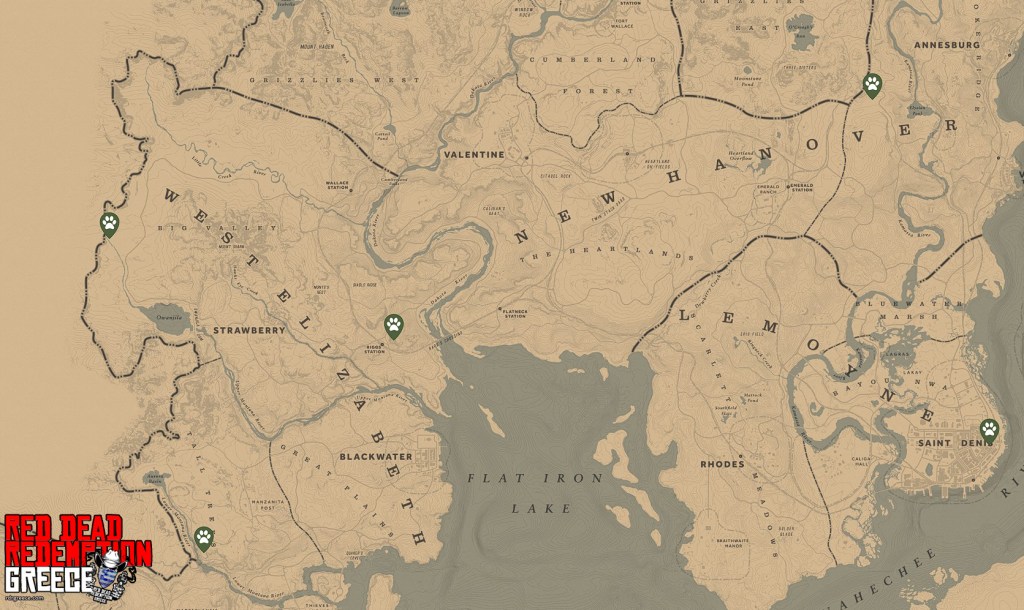Open the Red Dead Redemption Greece logo

tap(78, 558)
